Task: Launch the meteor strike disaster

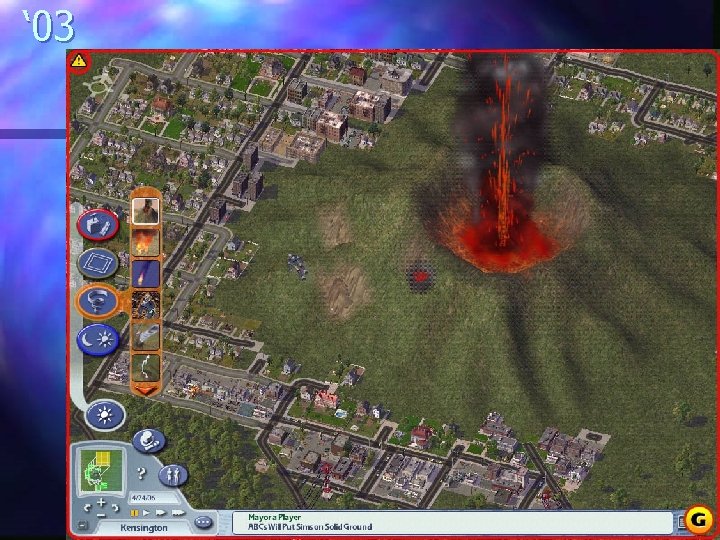Action: (145, 273)
